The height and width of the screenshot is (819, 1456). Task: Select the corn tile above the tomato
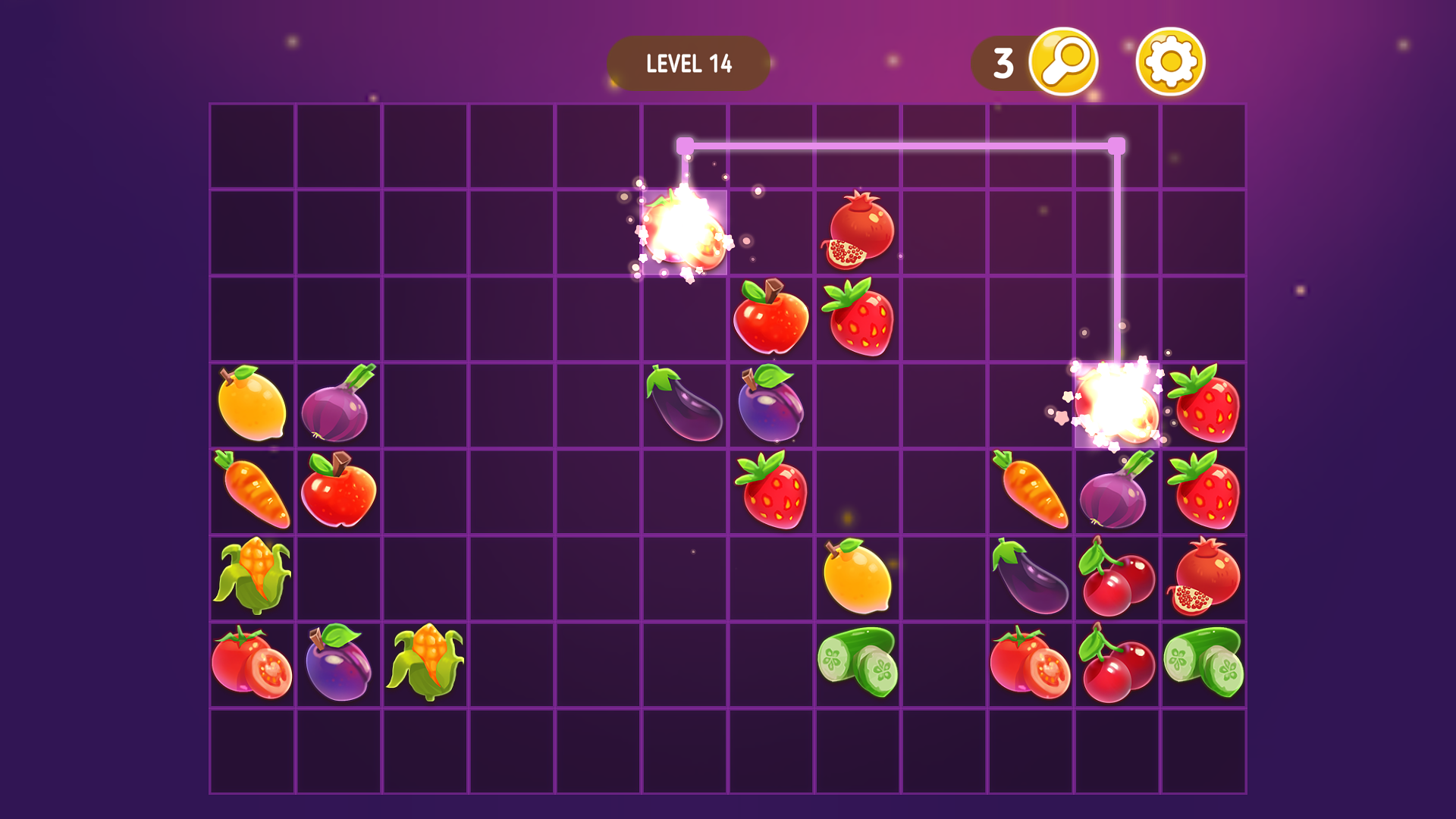click(253, 578)
